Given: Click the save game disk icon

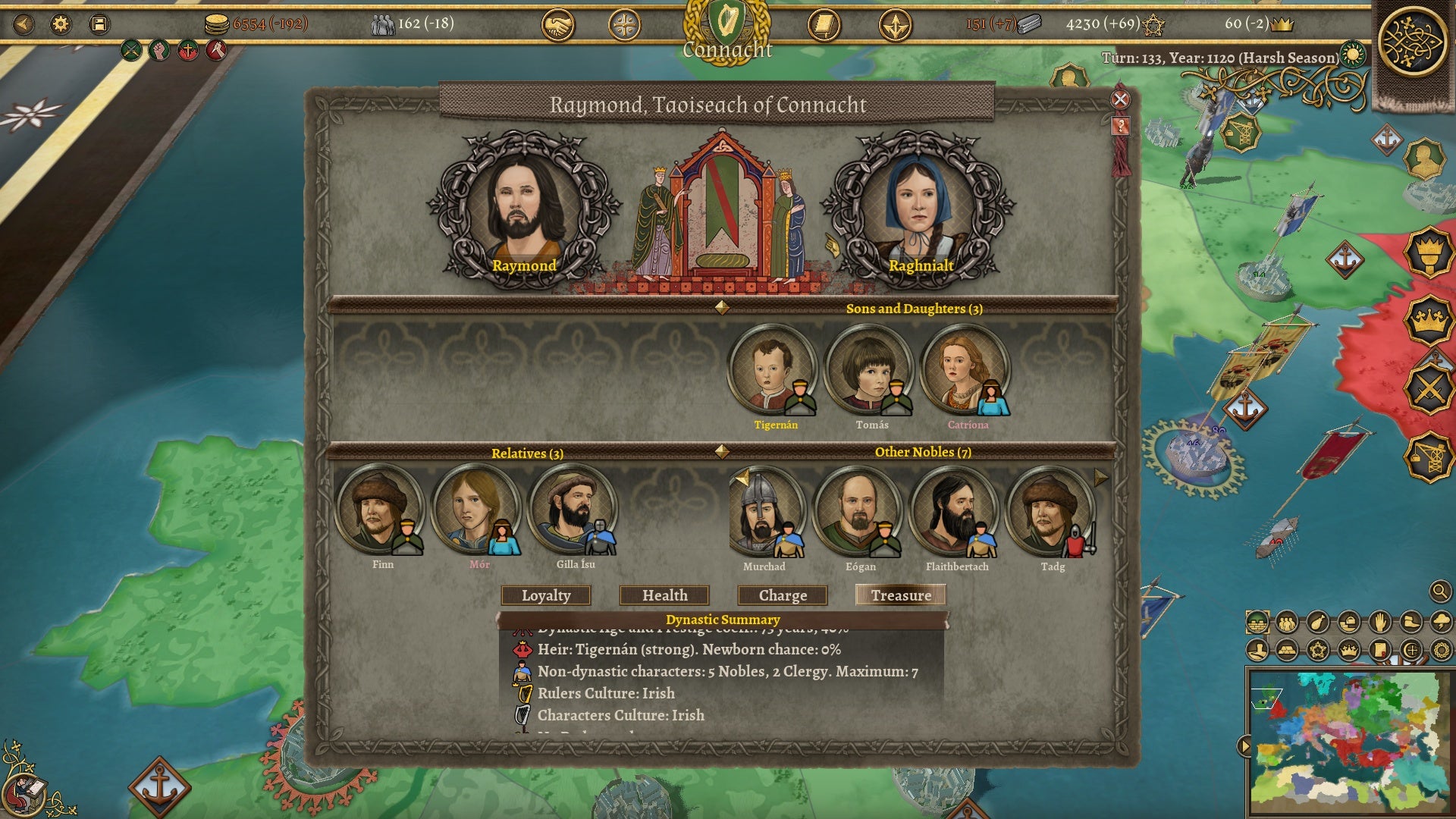Looking at the screenshot, I should pyautogui.click(x=99, y=24).
